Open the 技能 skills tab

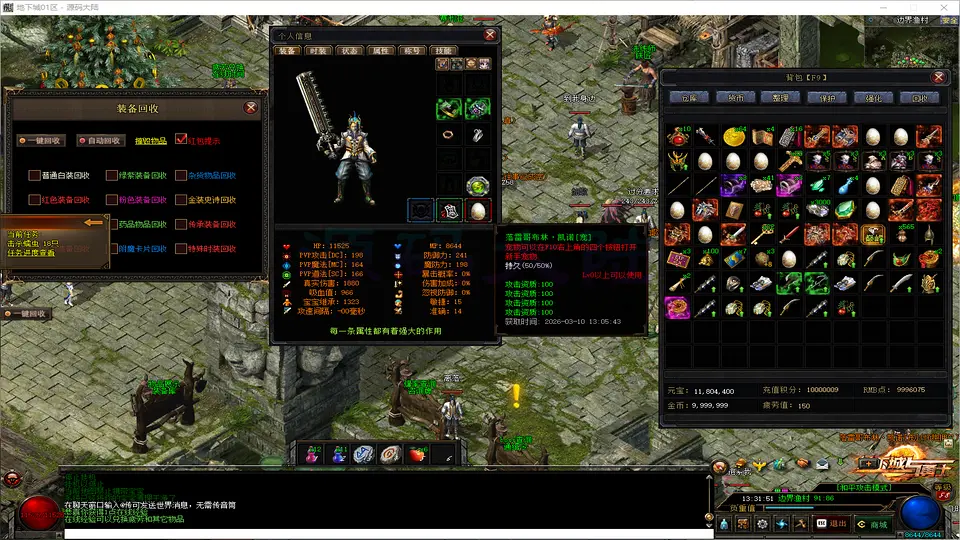(443, 50)
